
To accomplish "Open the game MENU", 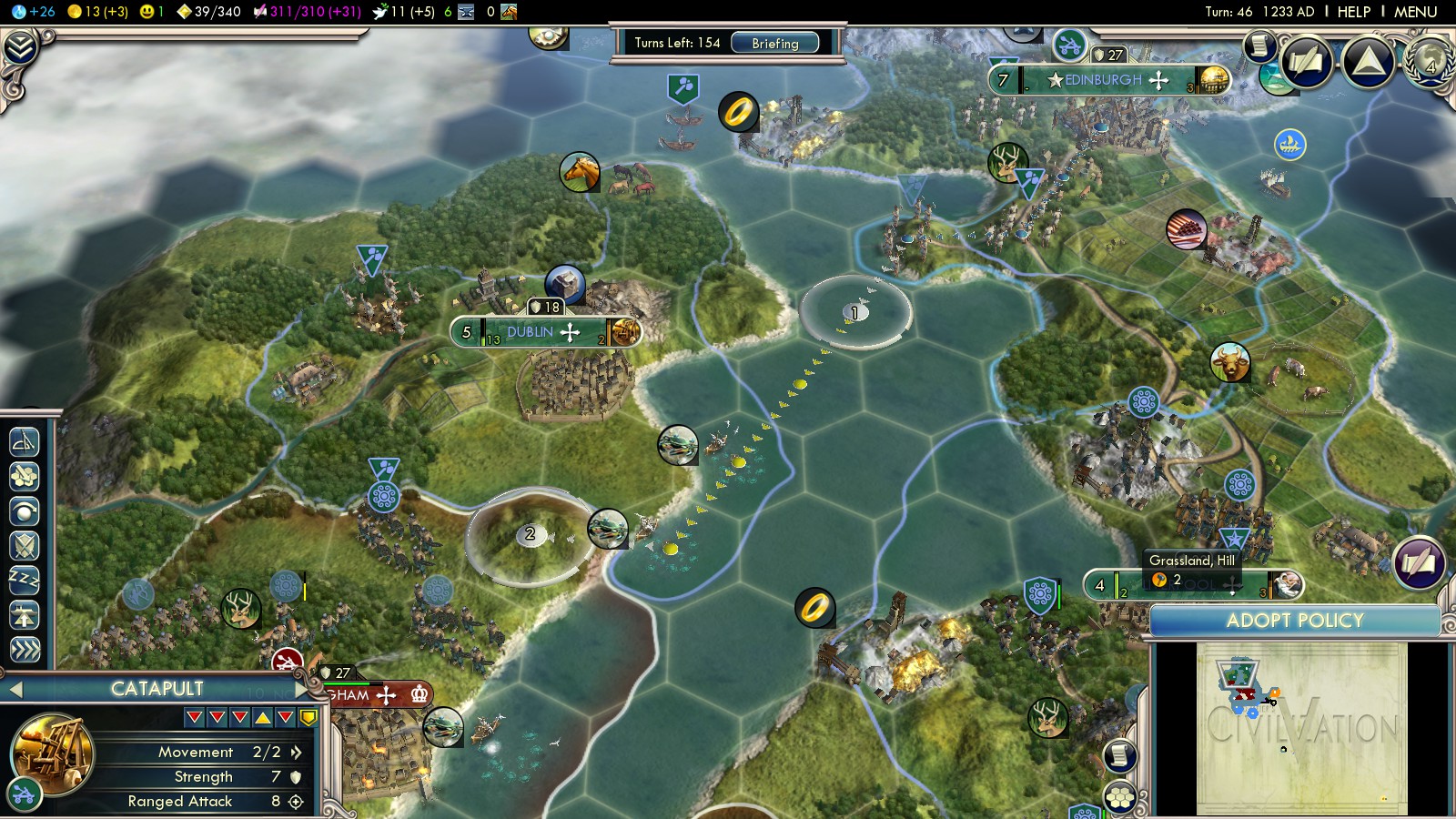I will 1415,12.
